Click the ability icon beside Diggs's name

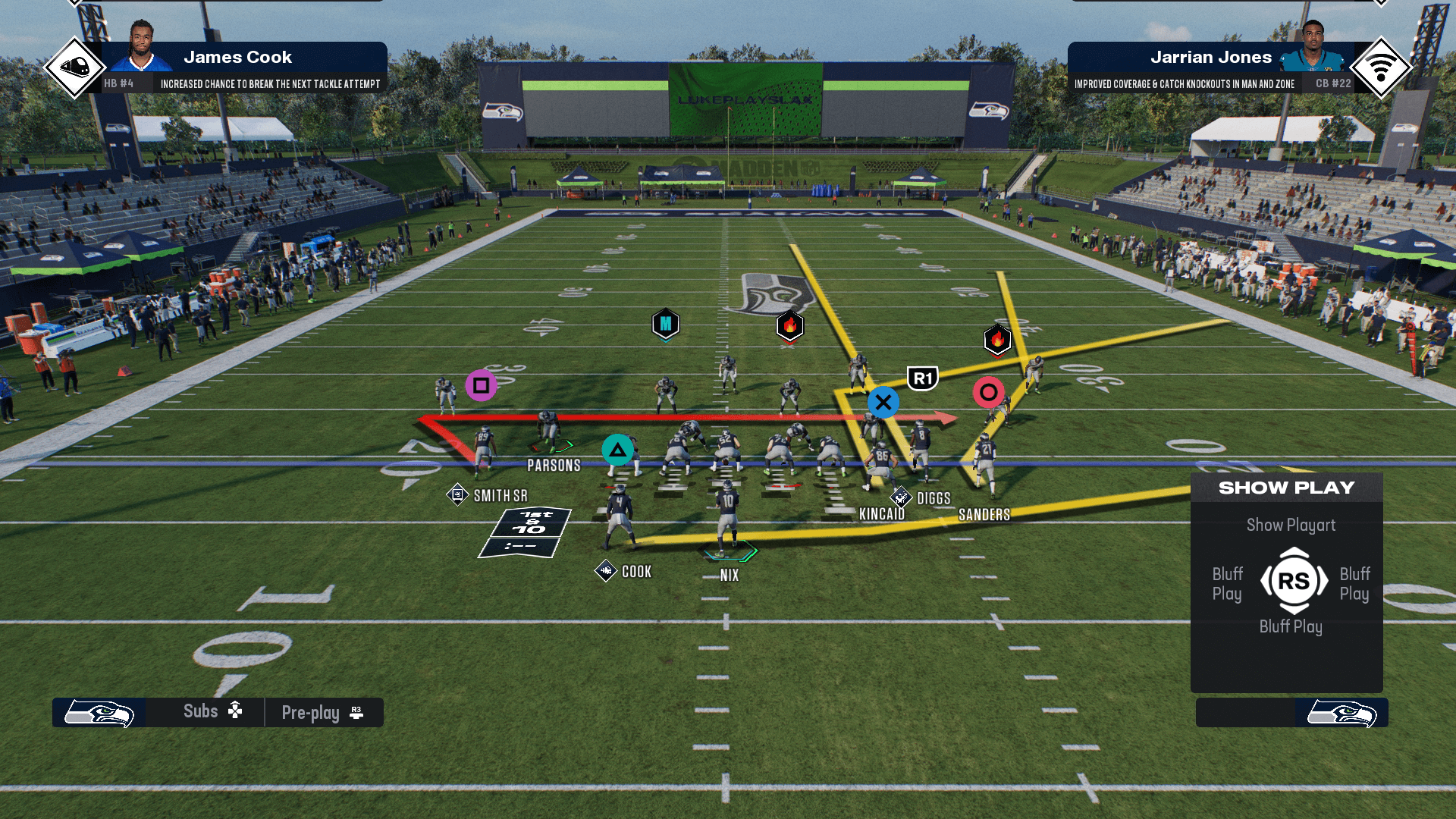[901, 497]
